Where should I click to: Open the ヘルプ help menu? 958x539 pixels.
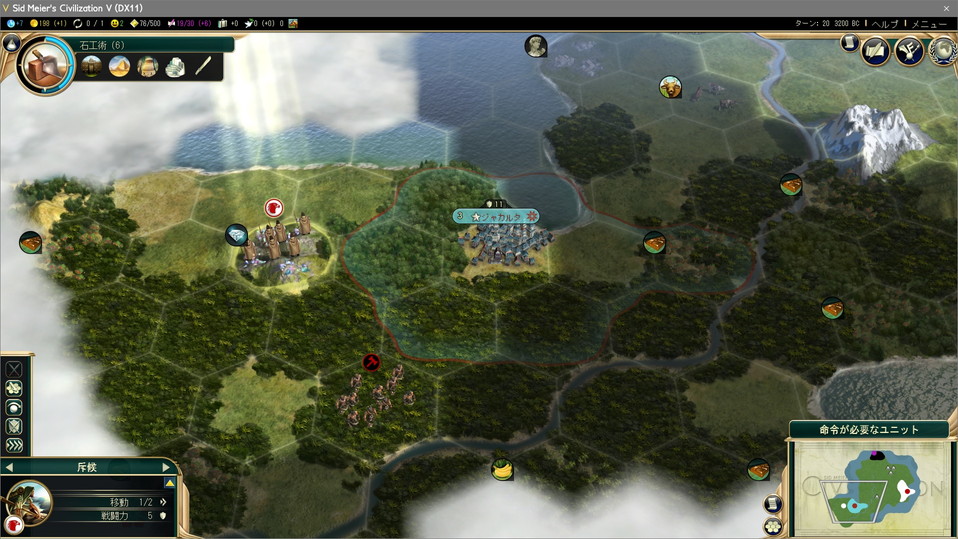883,23
